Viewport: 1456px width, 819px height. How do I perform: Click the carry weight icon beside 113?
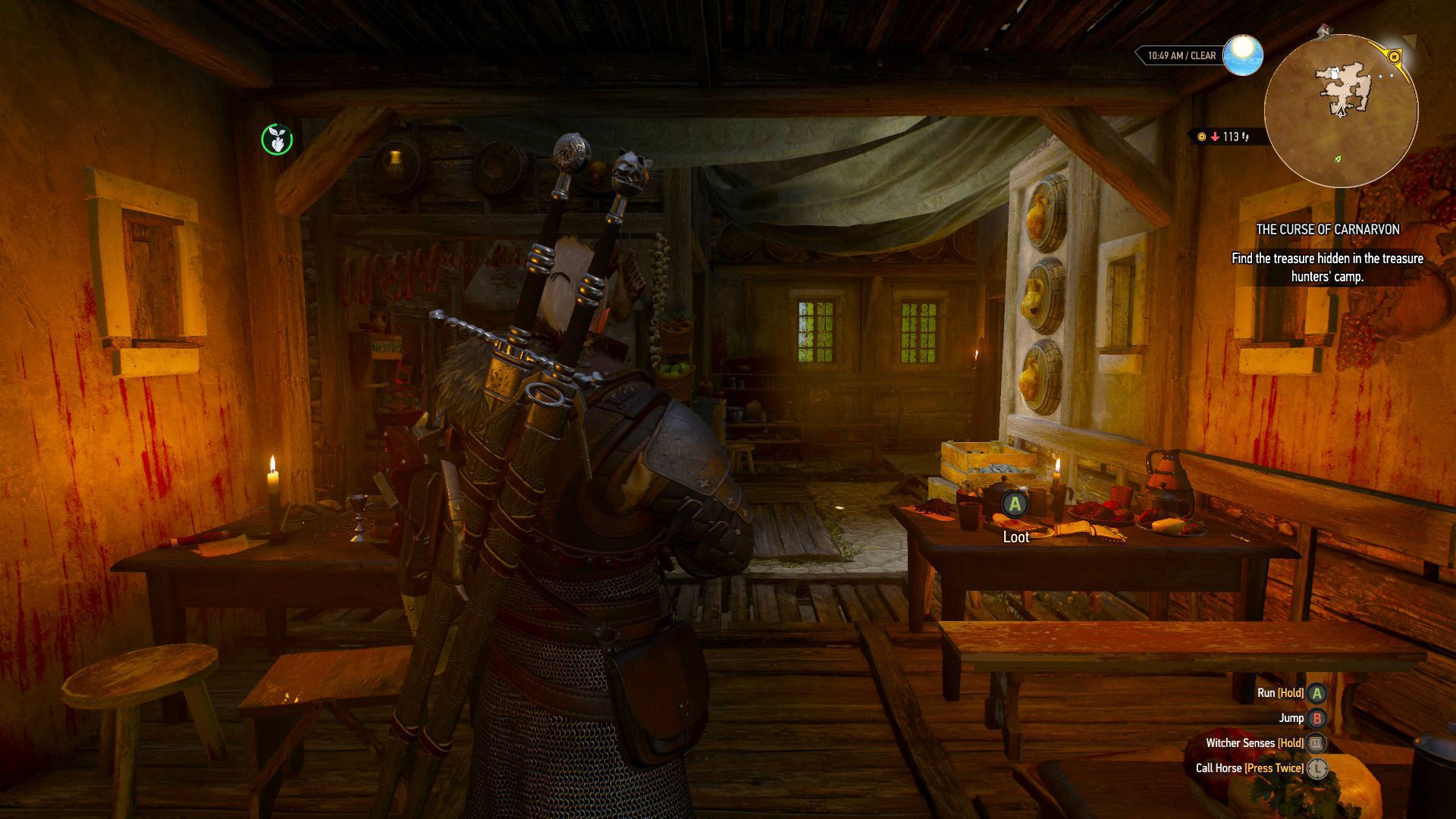coord(1246,136)
